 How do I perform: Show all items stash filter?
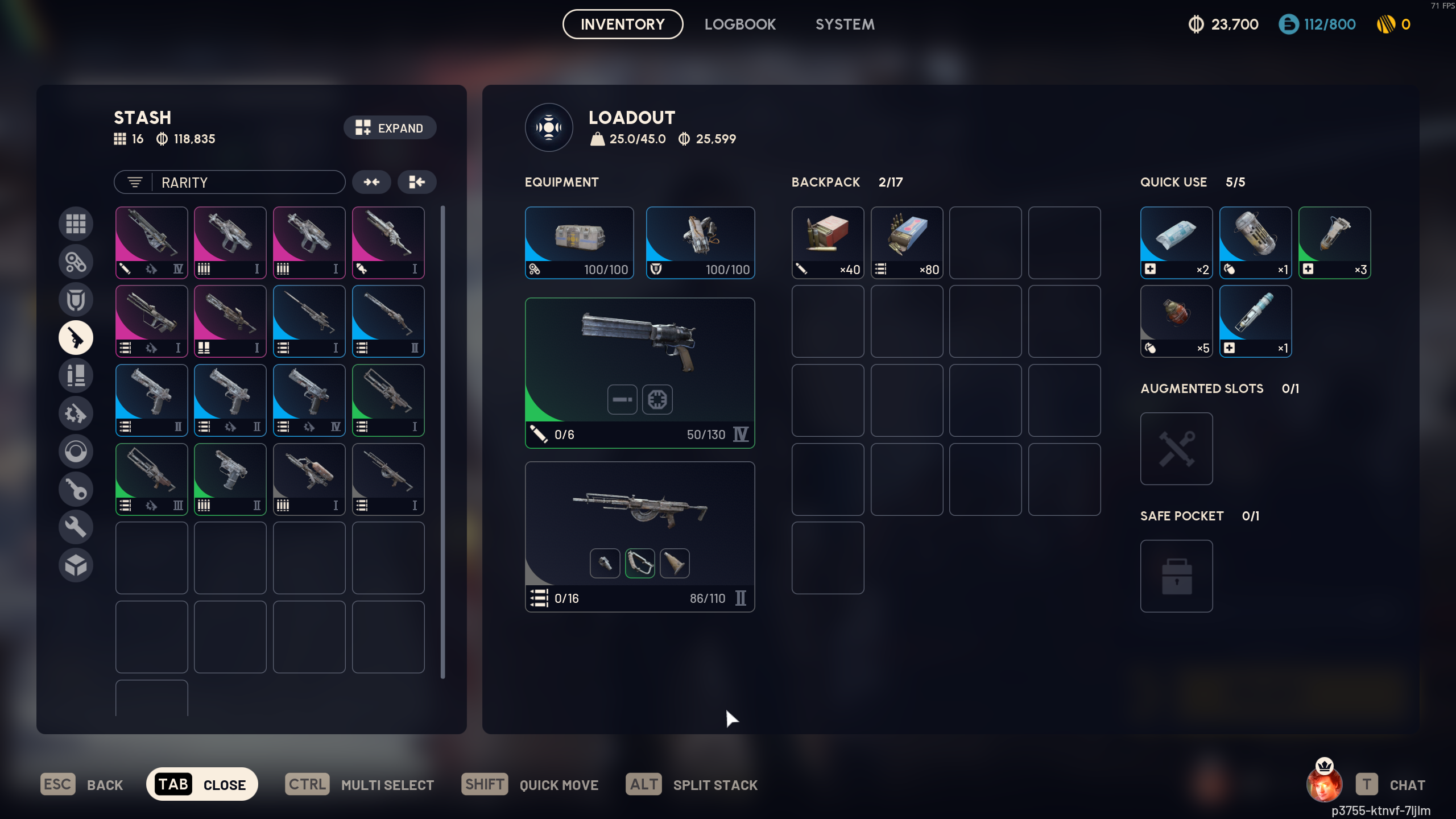(x=76, y=224)
